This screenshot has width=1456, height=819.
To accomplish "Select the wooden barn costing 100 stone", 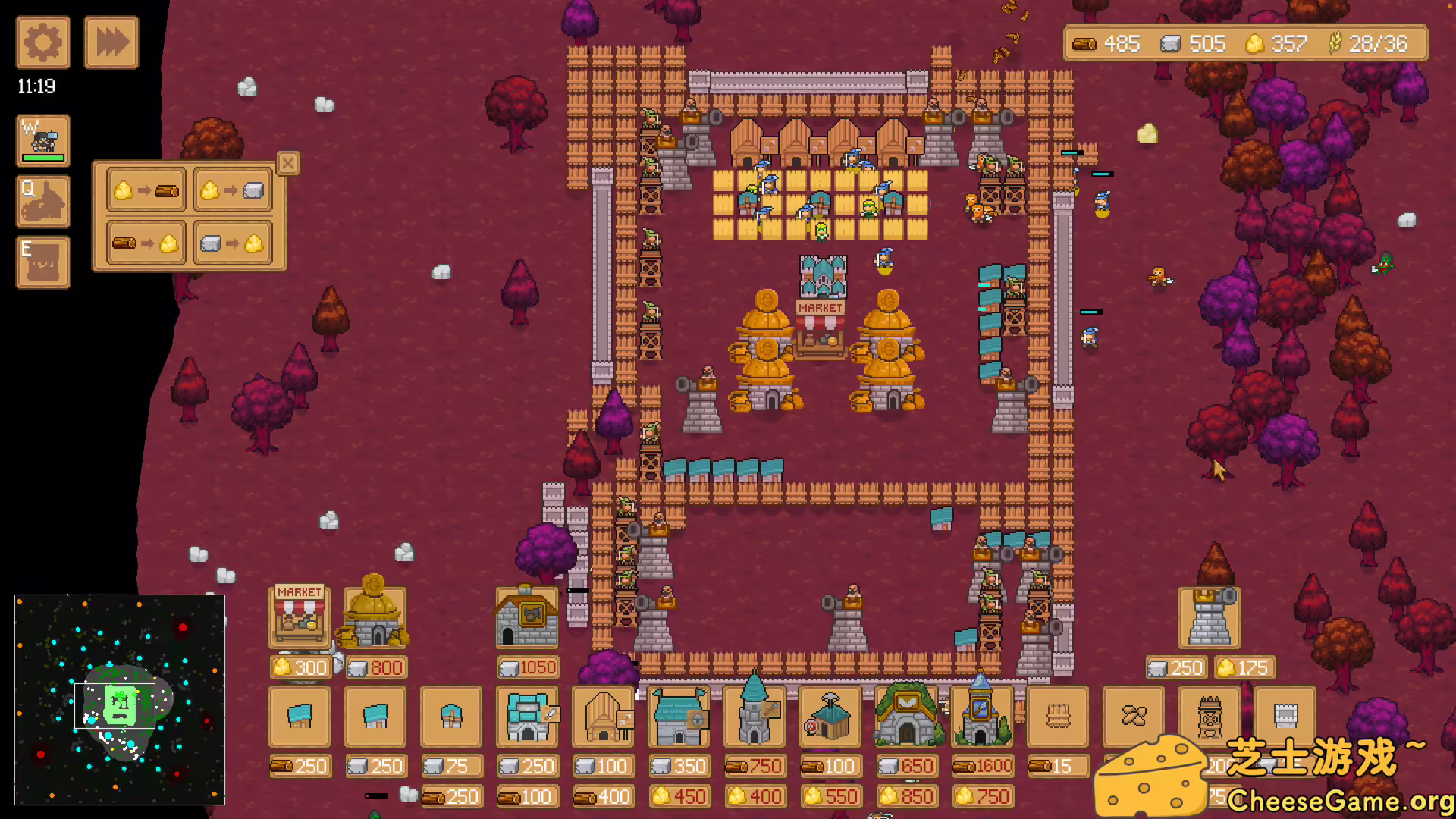I will [602, 717].
